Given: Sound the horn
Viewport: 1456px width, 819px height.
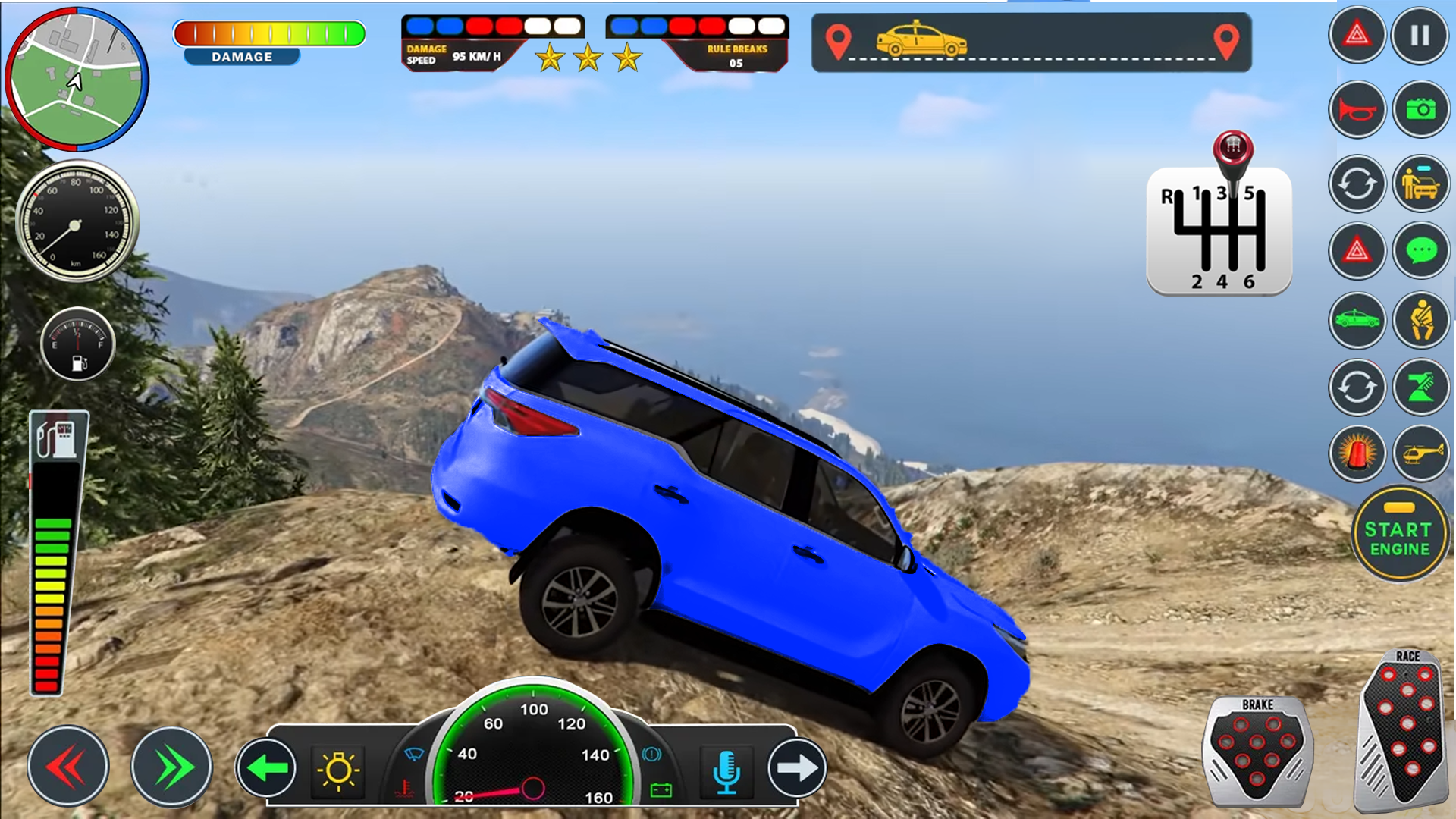Looking at the screenshot, I should coord(1357,110).
